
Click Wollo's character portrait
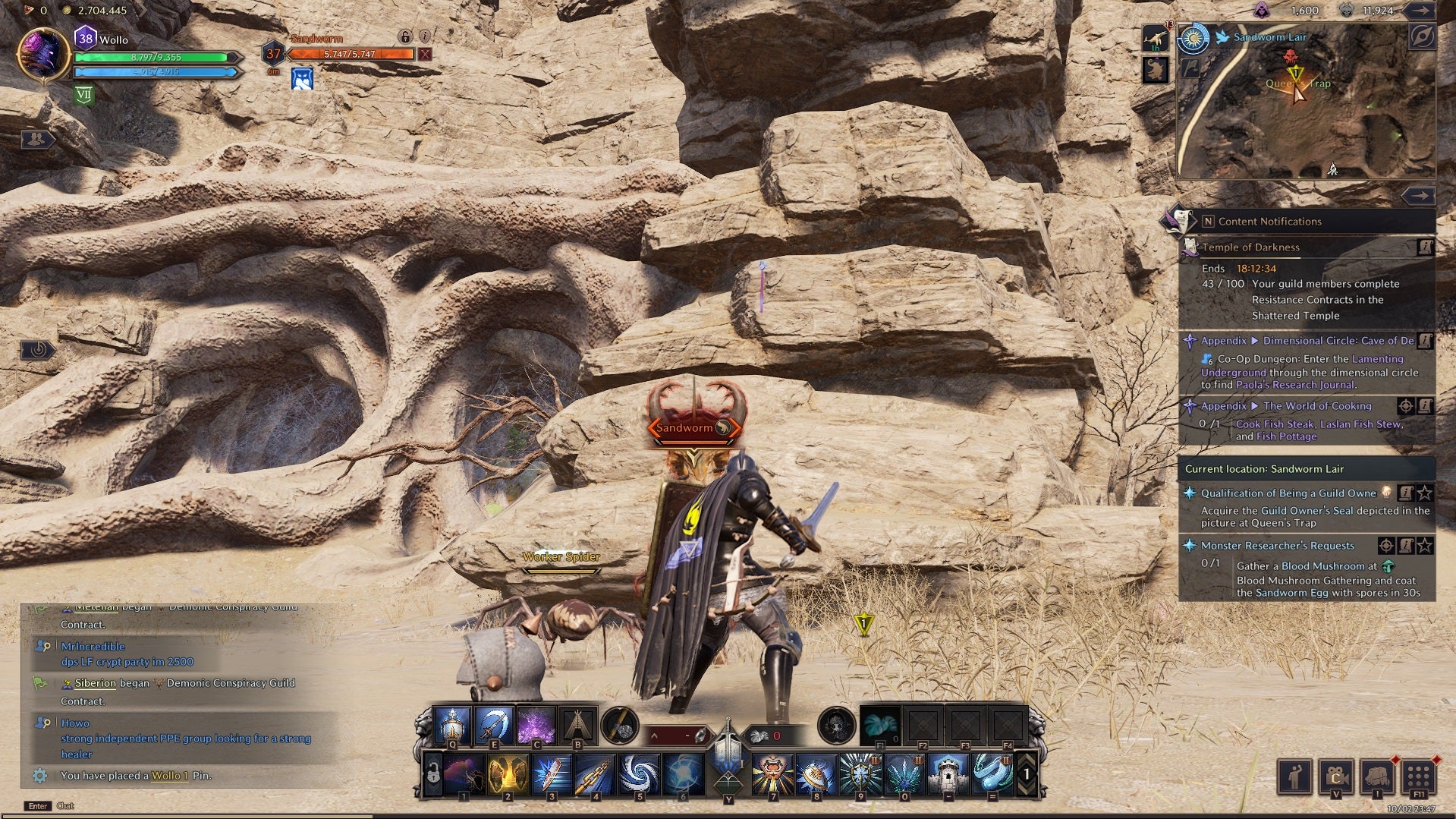[43, 55]
